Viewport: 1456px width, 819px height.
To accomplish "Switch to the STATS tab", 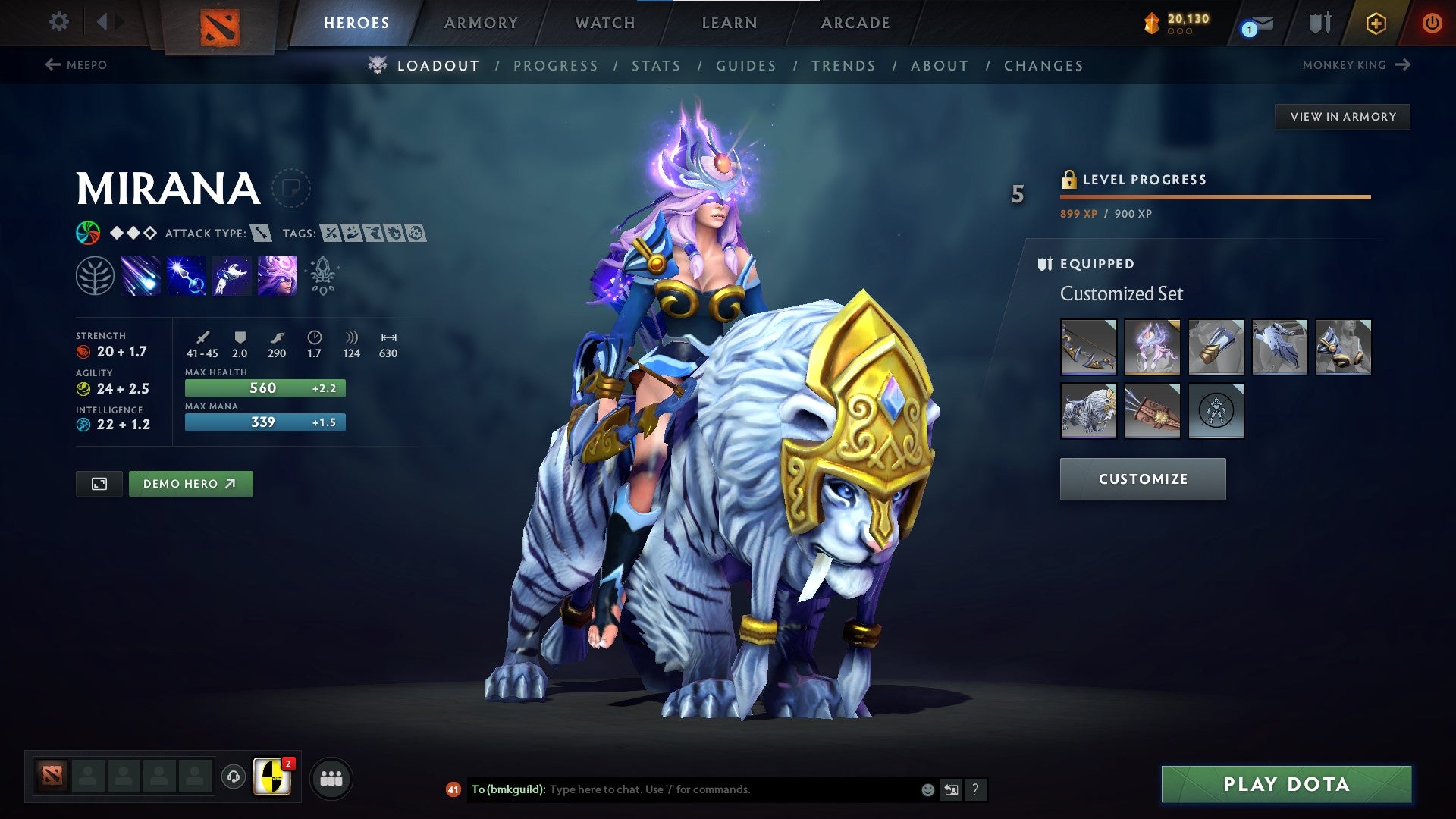I will [x=657, y=66].
